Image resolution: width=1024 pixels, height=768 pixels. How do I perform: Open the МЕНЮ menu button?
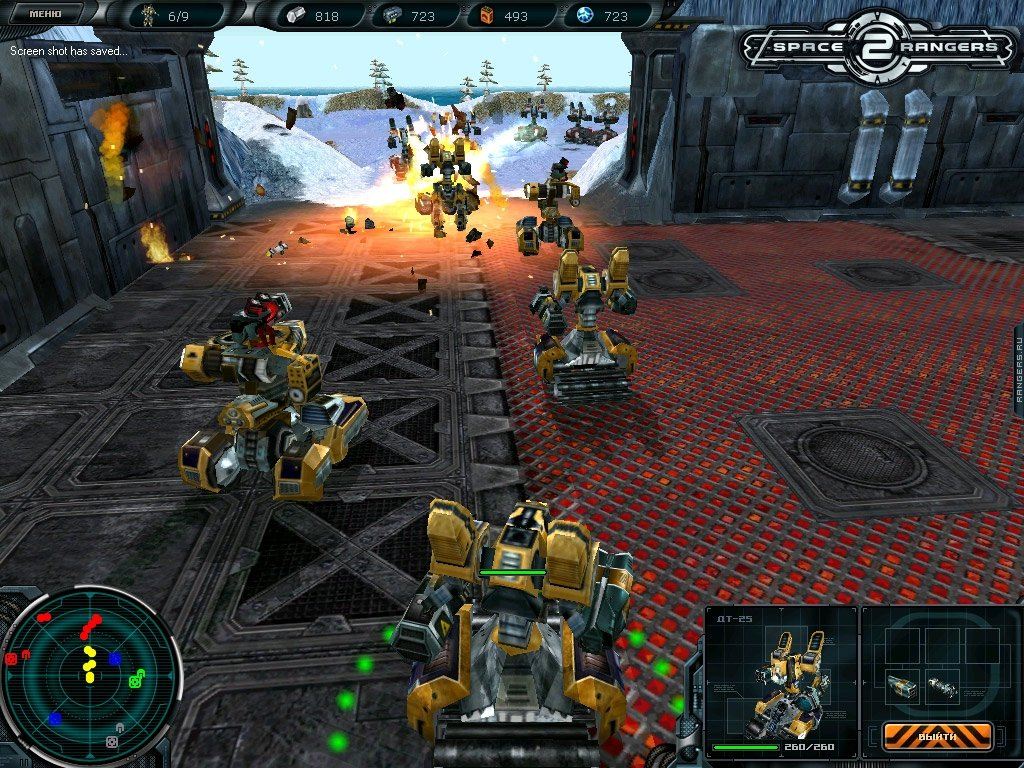44,14
